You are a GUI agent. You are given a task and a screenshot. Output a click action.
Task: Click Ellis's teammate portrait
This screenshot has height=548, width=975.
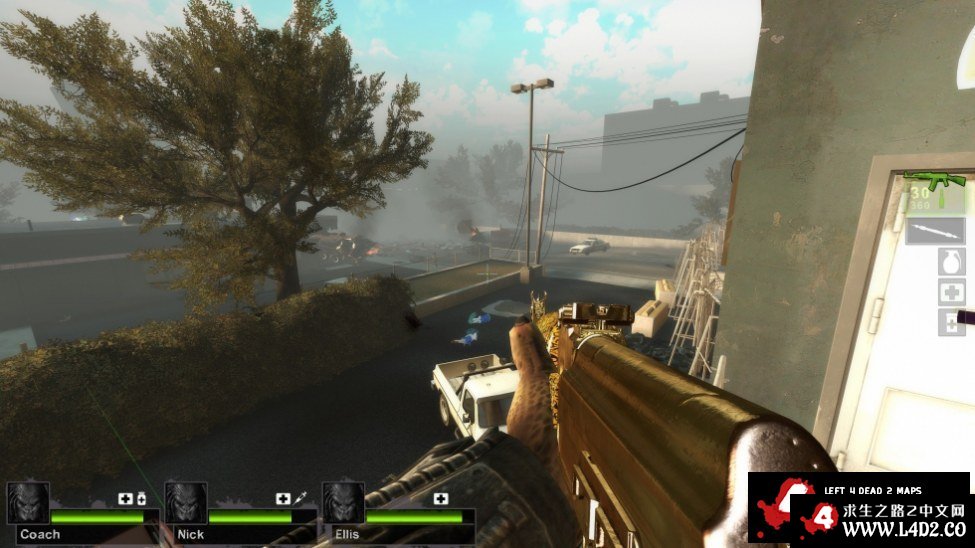coord(343,503)
